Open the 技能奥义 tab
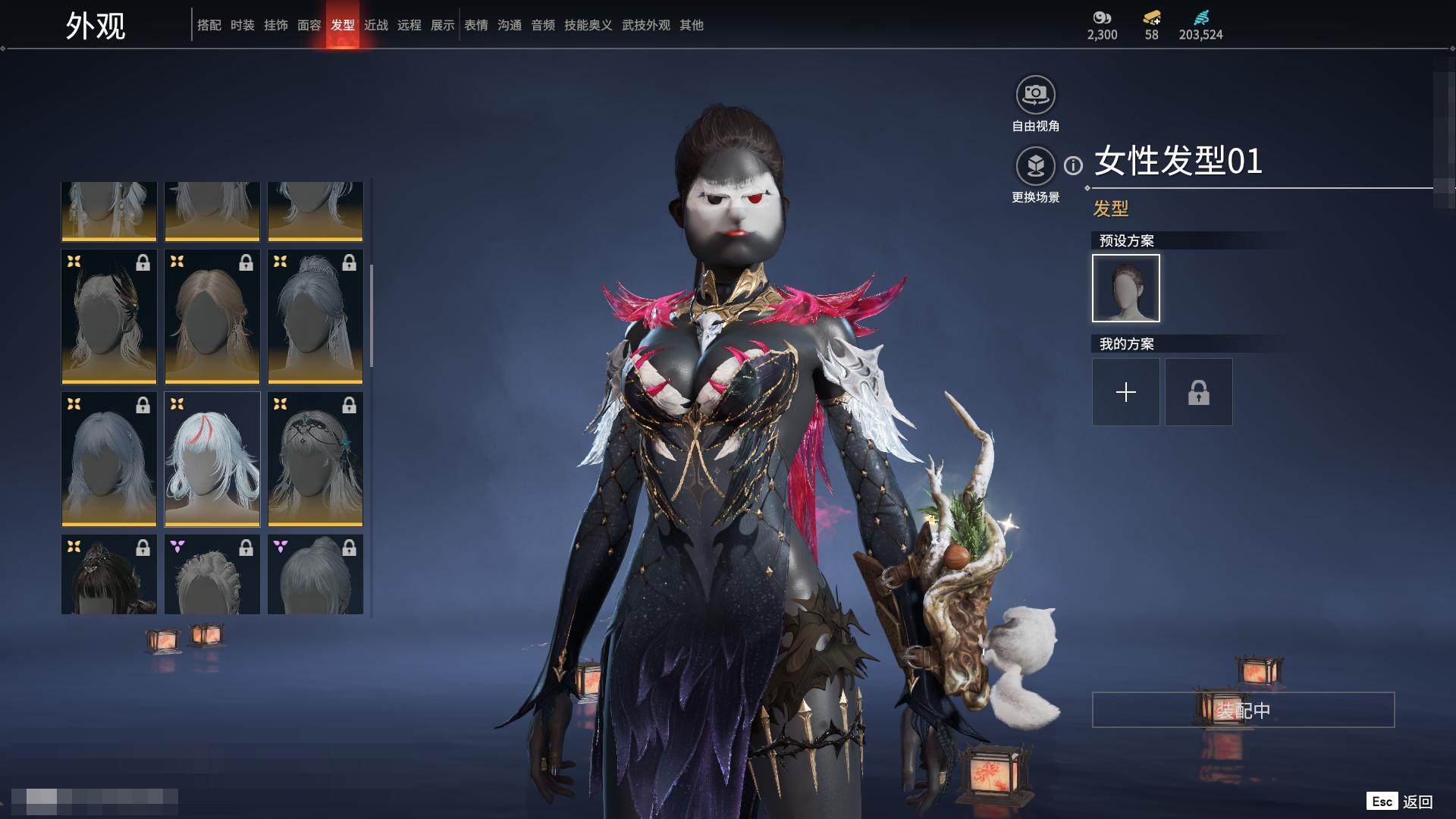 tap(588, 25)
